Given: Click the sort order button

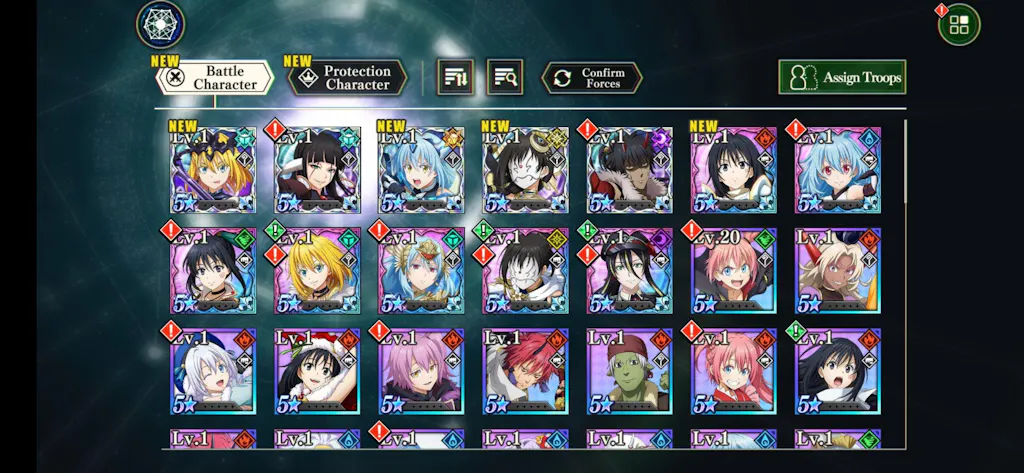Looking at the screenshot, I should click(455, 77).
